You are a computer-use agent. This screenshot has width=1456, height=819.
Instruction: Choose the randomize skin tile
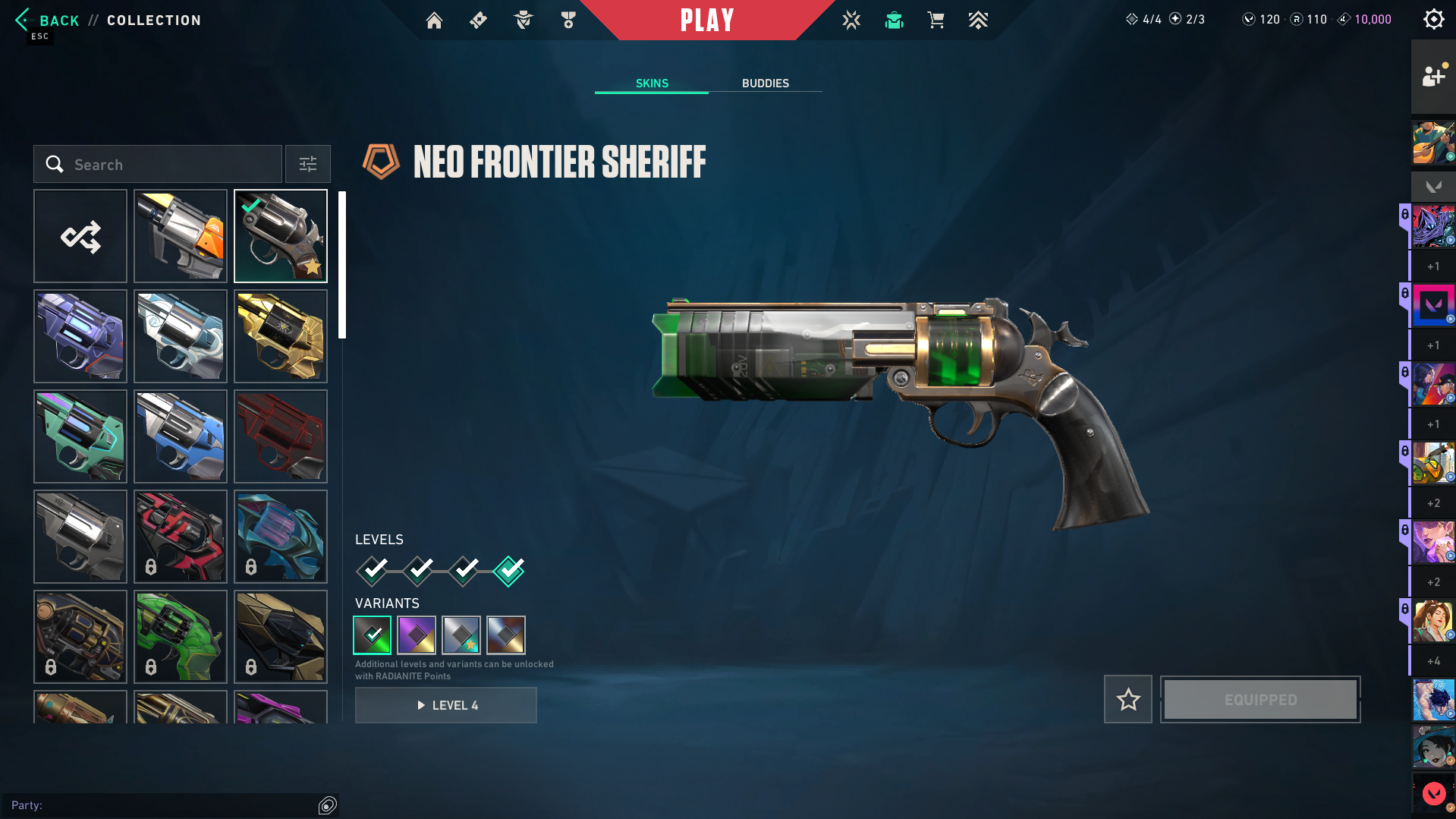80,237
